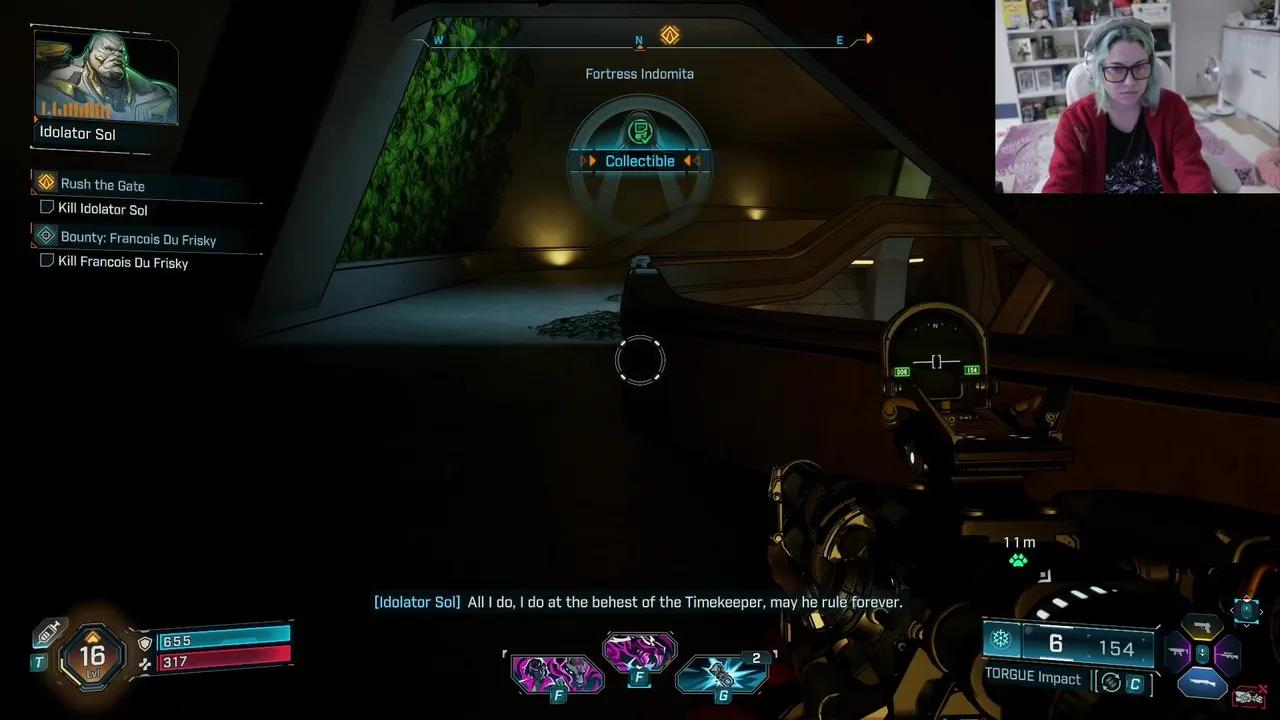Screen dimensions: 1280x720
Task: Throw the grenade ordnance item
Action: click(x=722, y=674)
